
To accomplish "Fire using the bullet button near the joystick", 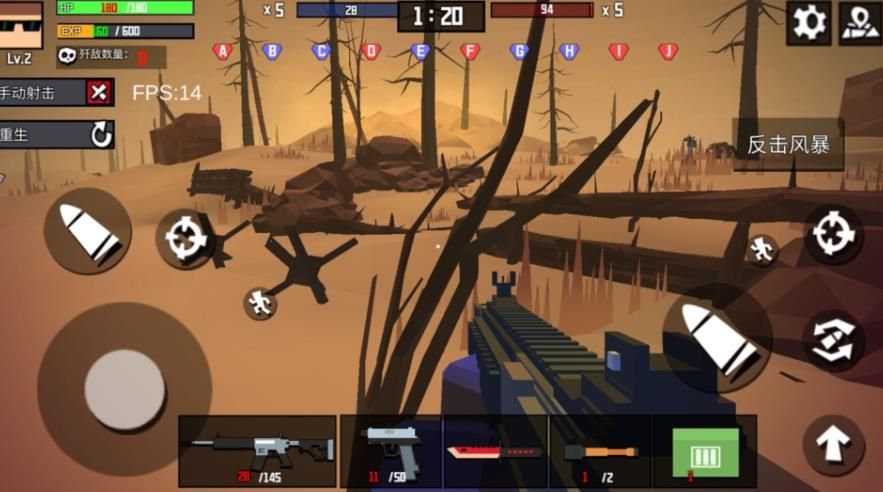I will click(88, 231).
